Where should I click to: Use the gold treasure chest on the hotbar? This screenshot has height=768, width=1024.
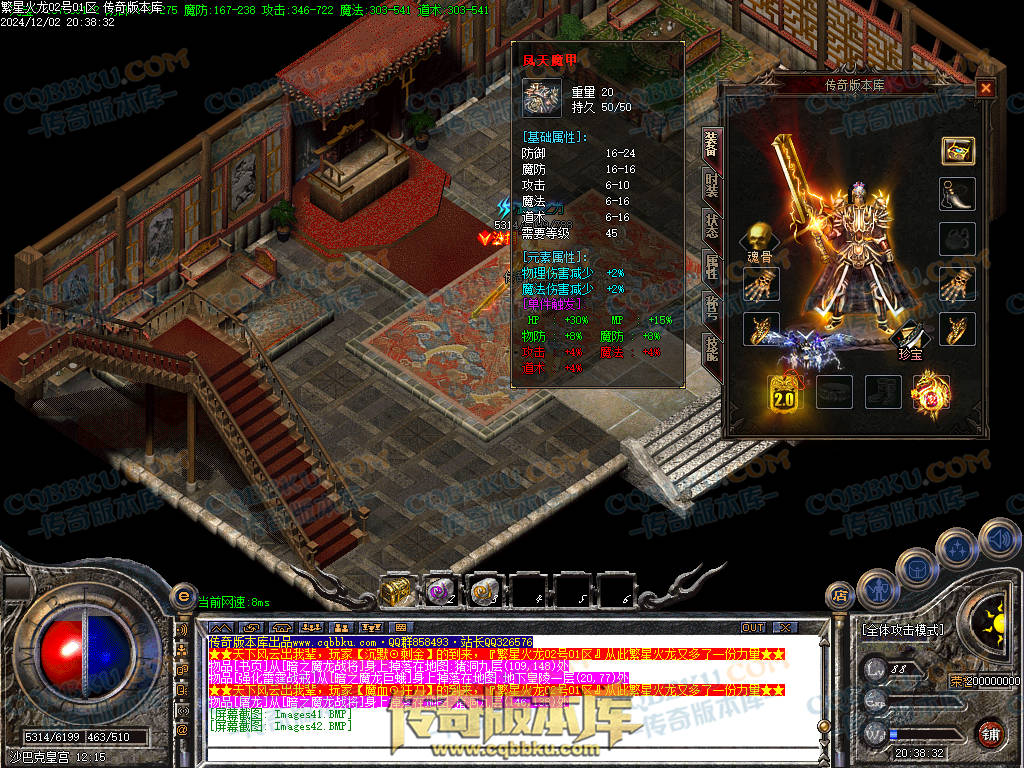pyautogui.click(x=397, y=591)
